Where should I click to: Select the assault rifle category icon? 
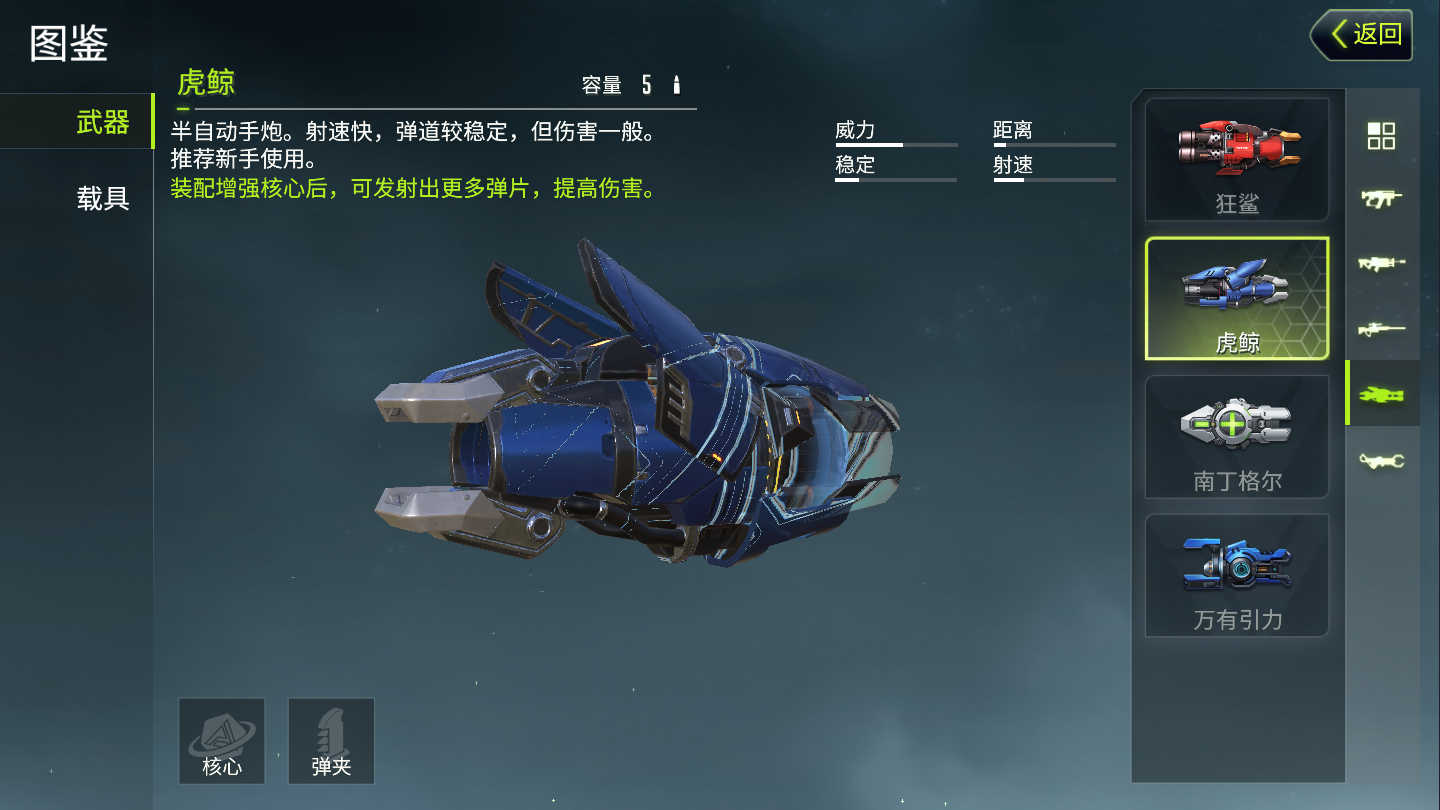pos(1383,262)
